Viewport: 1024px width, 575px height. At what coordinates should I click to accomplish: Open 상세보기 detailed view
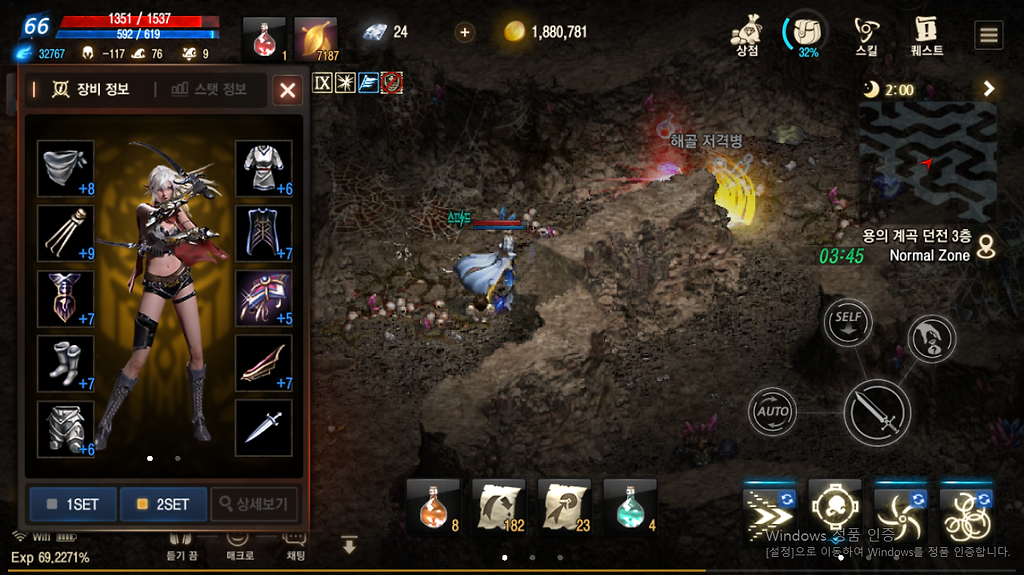click(x=254, y=504)
